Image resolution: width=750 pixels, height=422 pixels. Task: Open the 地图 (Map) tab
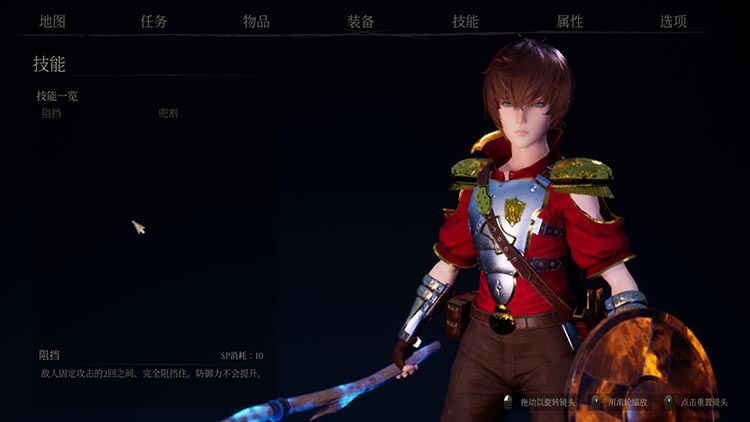(x=52, y=21)
